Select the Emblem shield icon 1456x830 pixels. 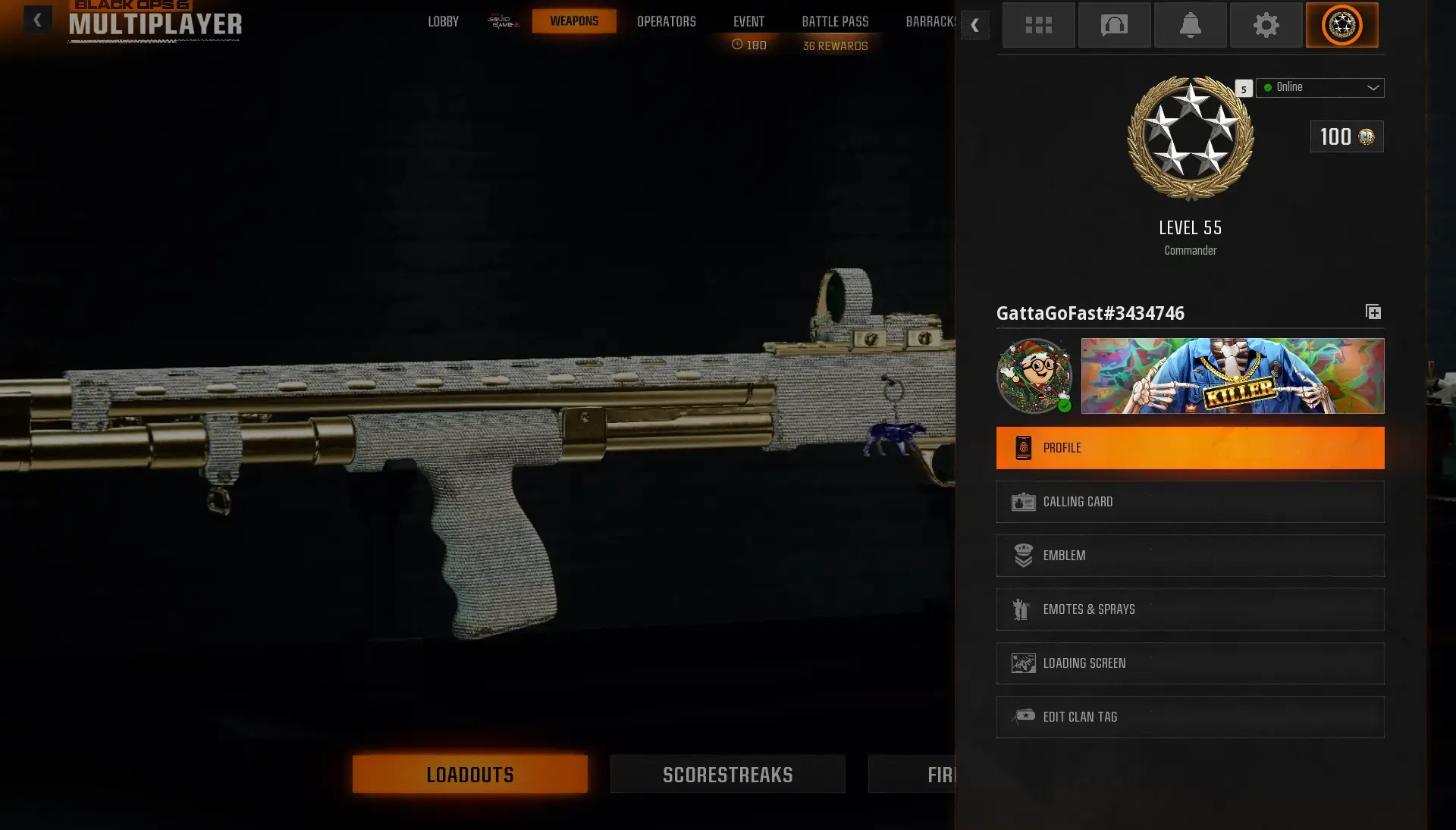1024,555
